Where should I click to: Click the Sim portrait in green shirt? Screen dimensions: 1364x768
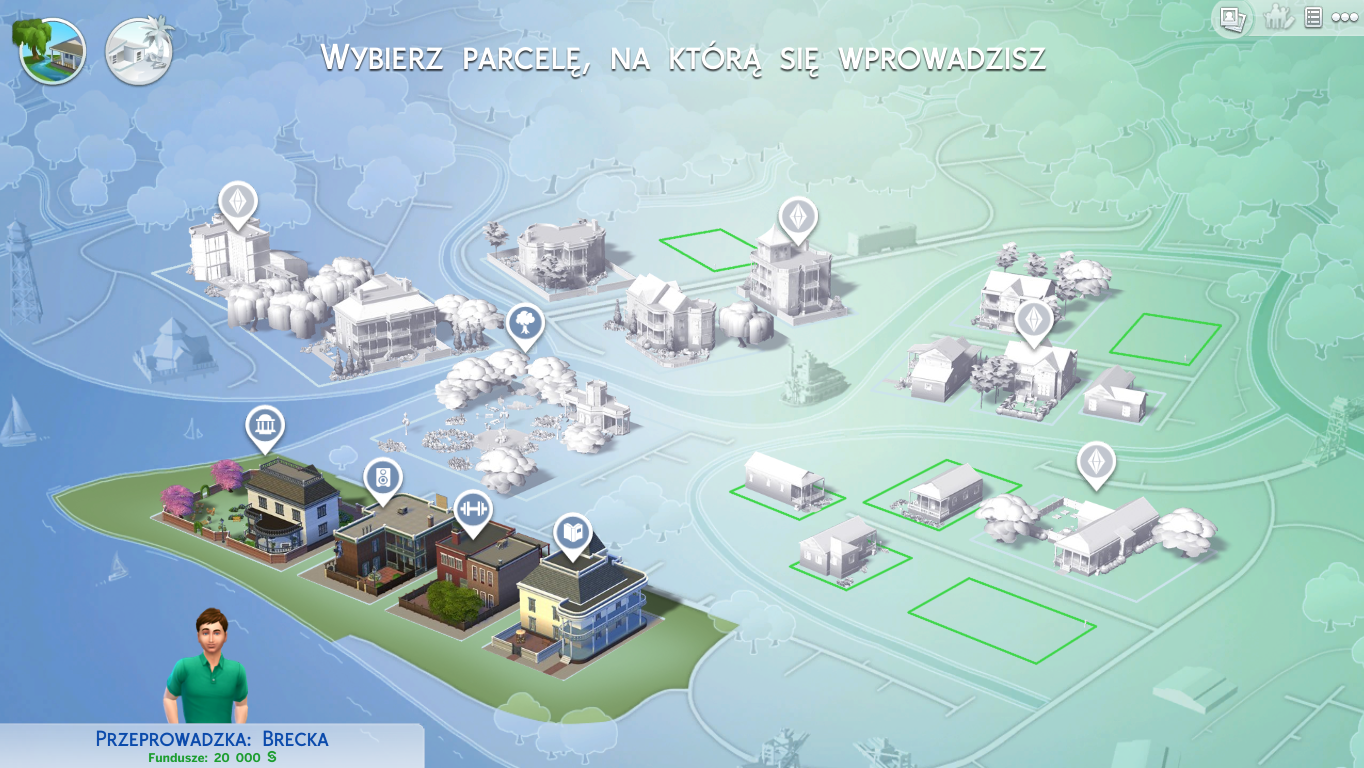coord(206,668)
